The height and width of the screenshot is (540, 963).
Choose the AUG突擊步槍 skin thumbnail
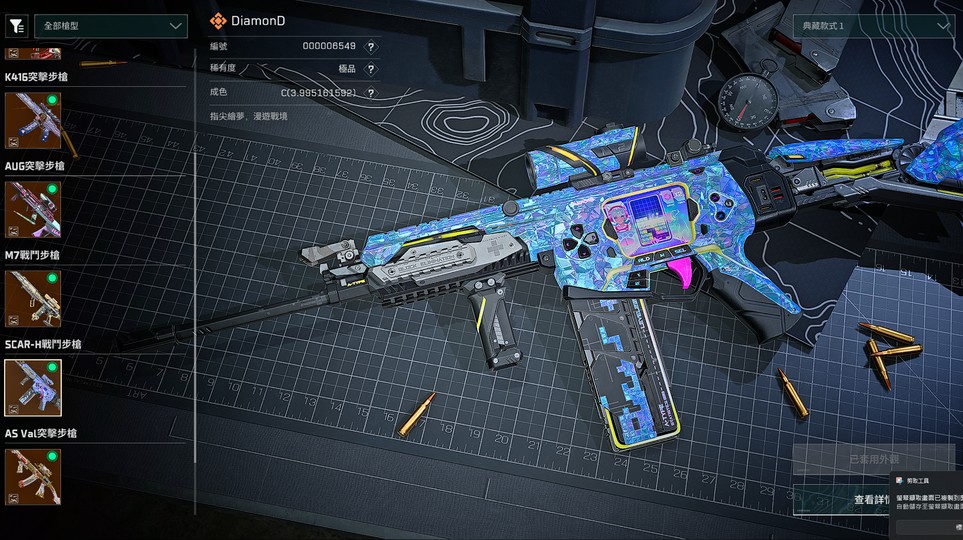click(x=33, y=210)
